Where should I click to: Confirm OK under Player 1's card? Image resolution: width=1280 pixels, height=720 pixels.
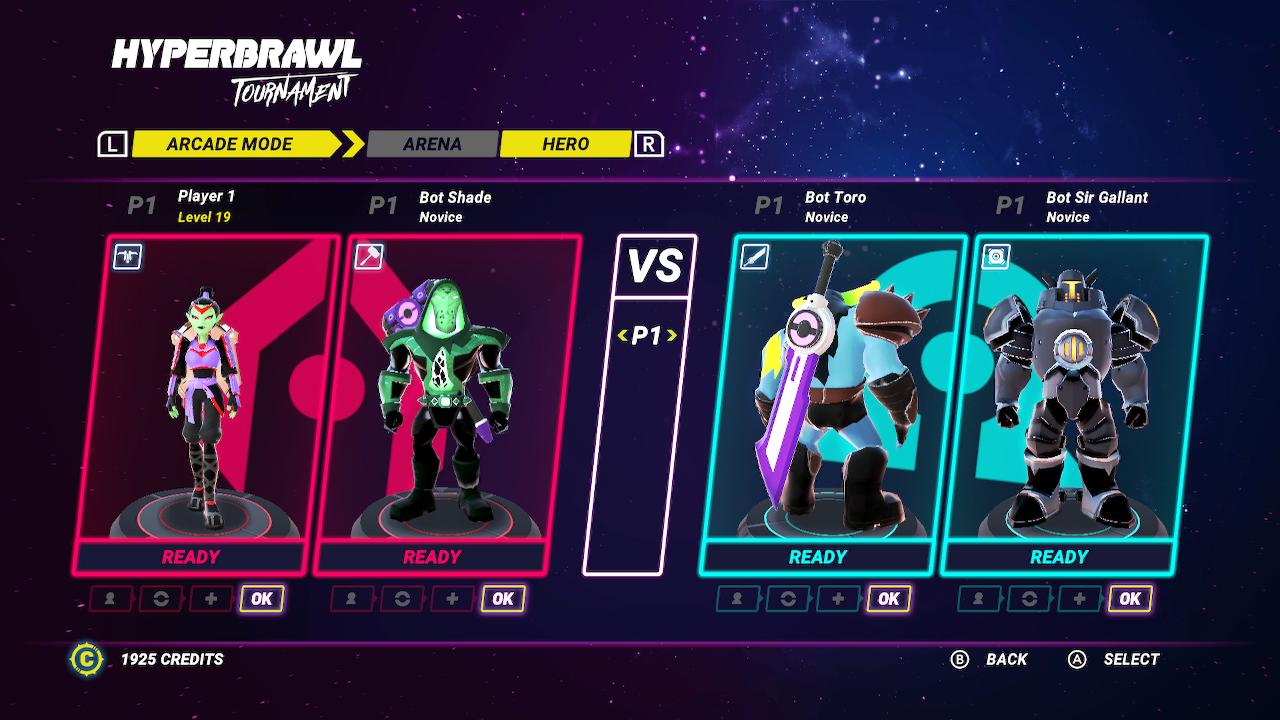tap(261, 599)
